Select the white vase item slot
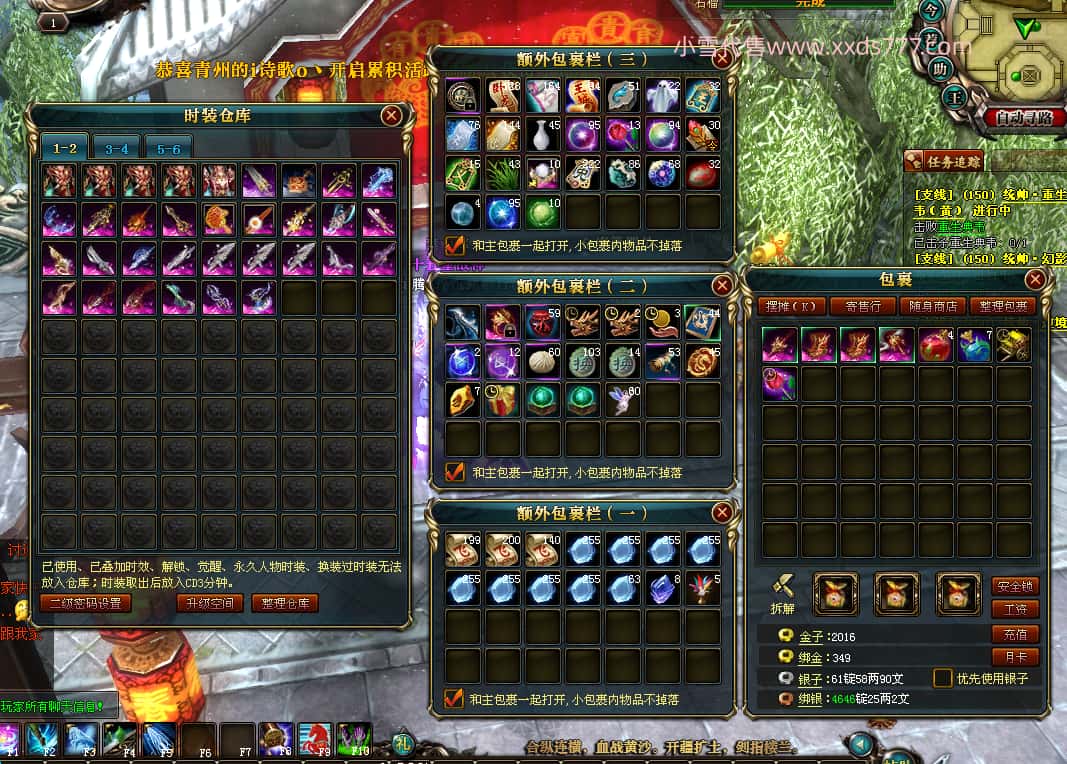 542,134
